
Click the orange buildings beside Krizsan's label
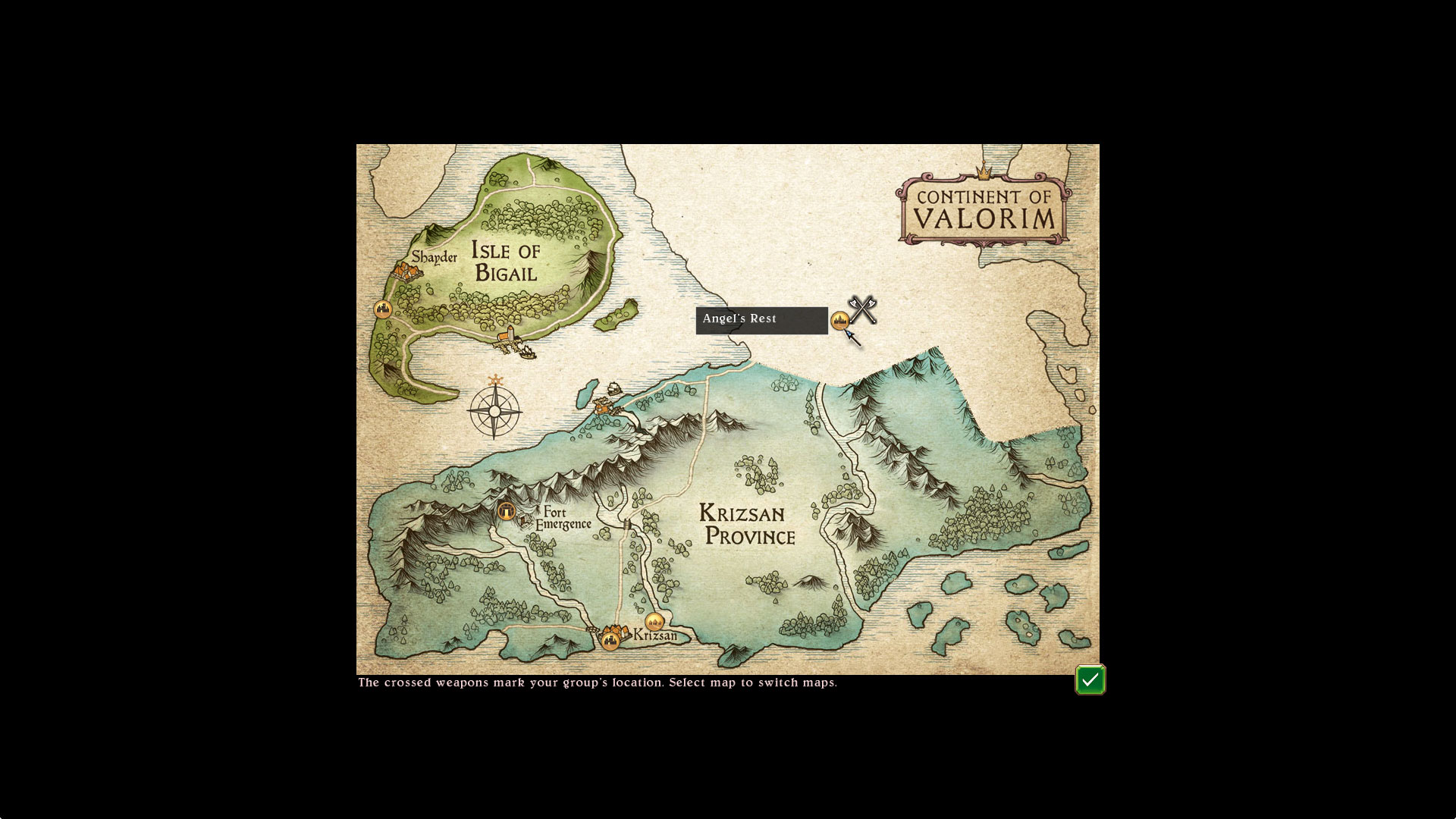[617, 630]
